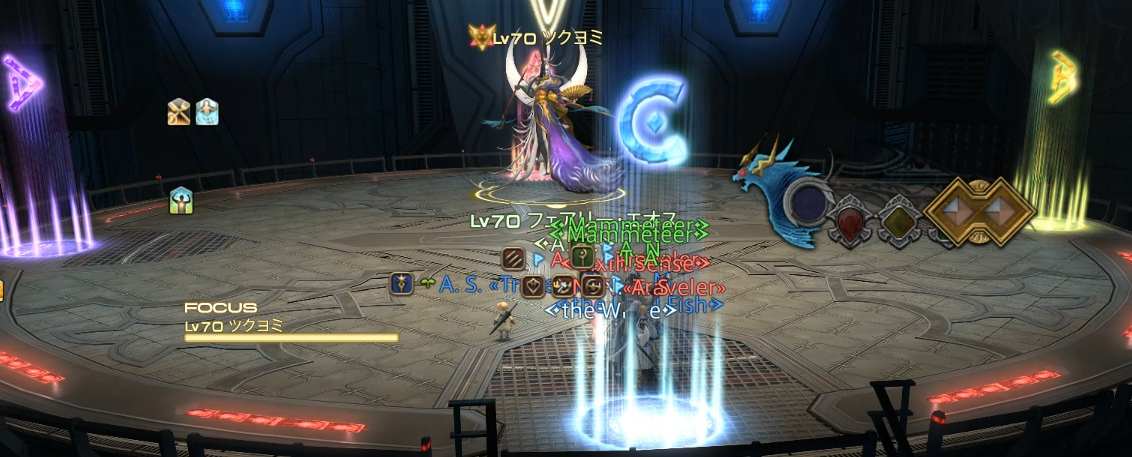Click the light blue winged figure buff
The height and width of the screenshot is (457, 1132).
(207, 111)
